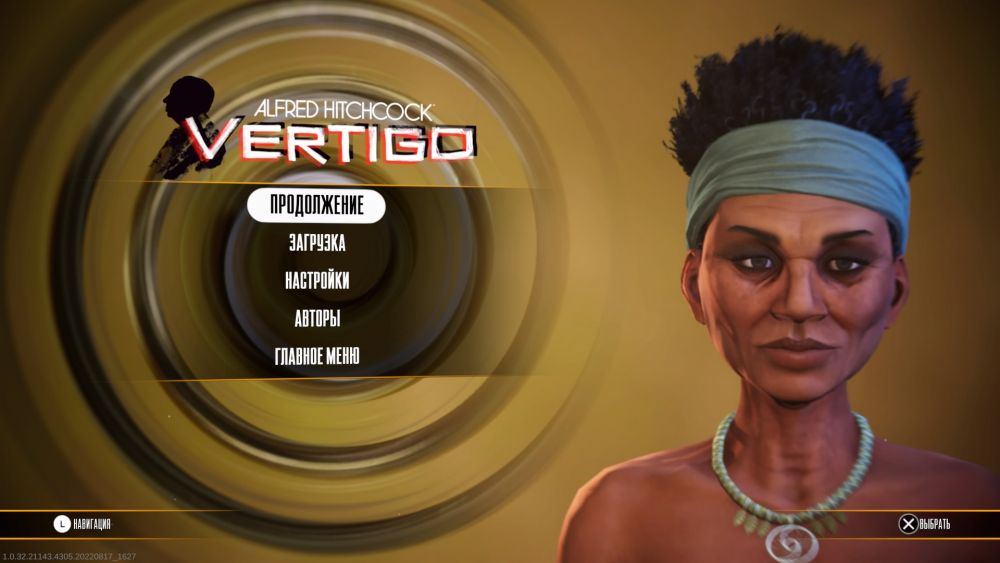Show the АВТОРЫ credits screen
The image size is (1000, 563).
point(316,319)
